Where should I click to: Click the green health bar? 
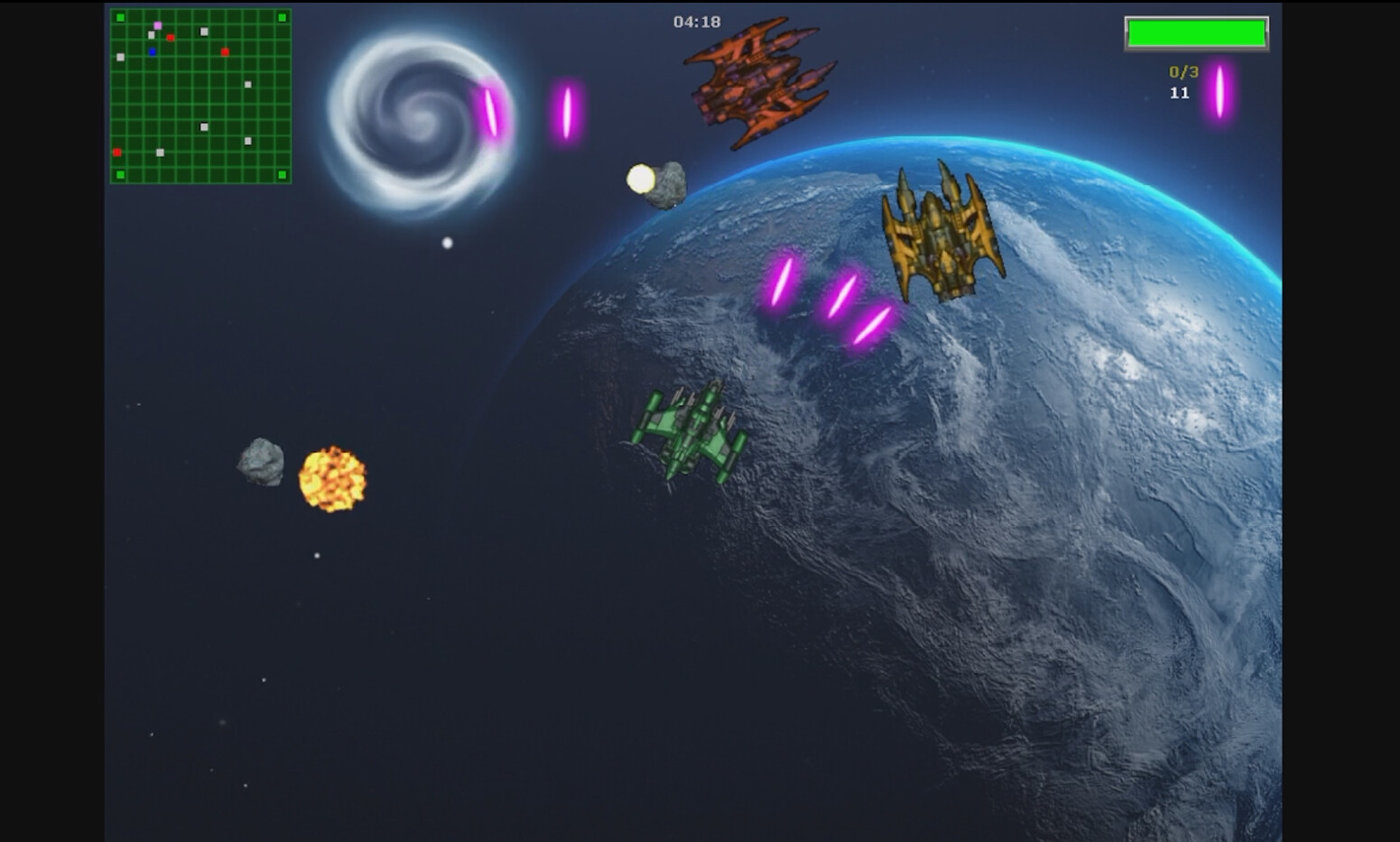[1198, 32]
